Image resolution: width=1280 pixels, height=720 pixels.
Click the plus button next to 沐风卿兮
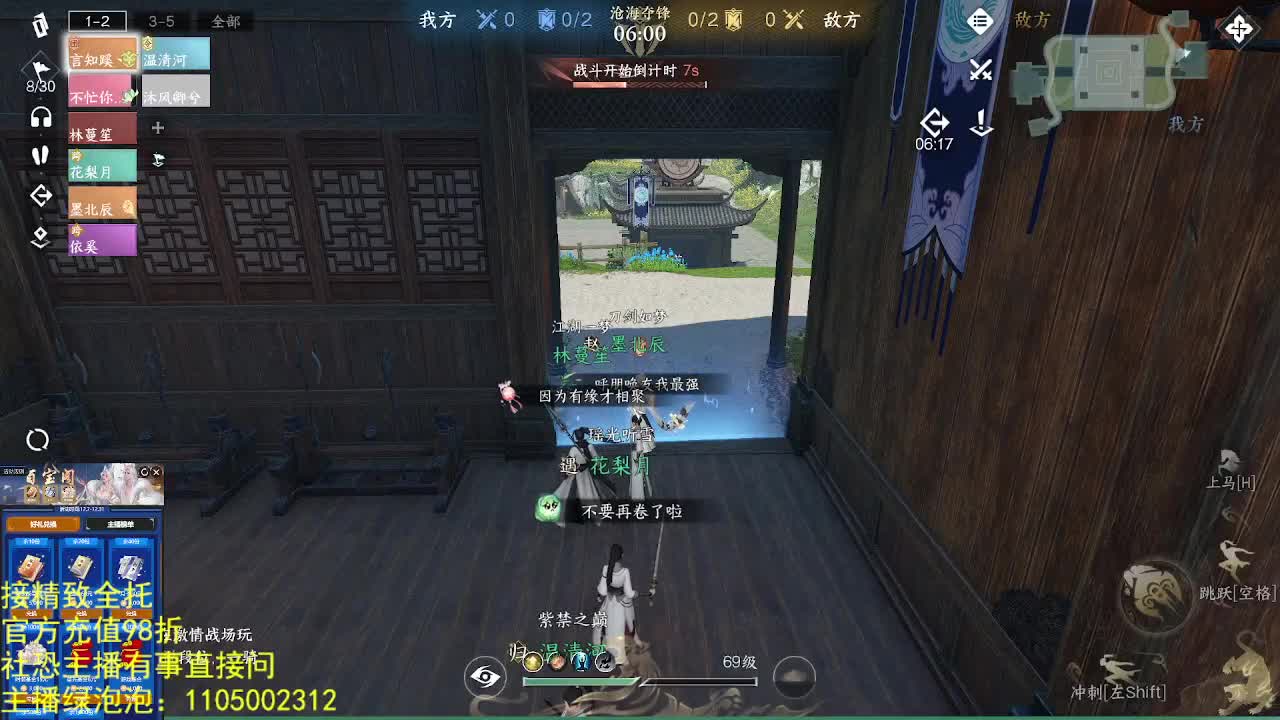click(156, 128)
